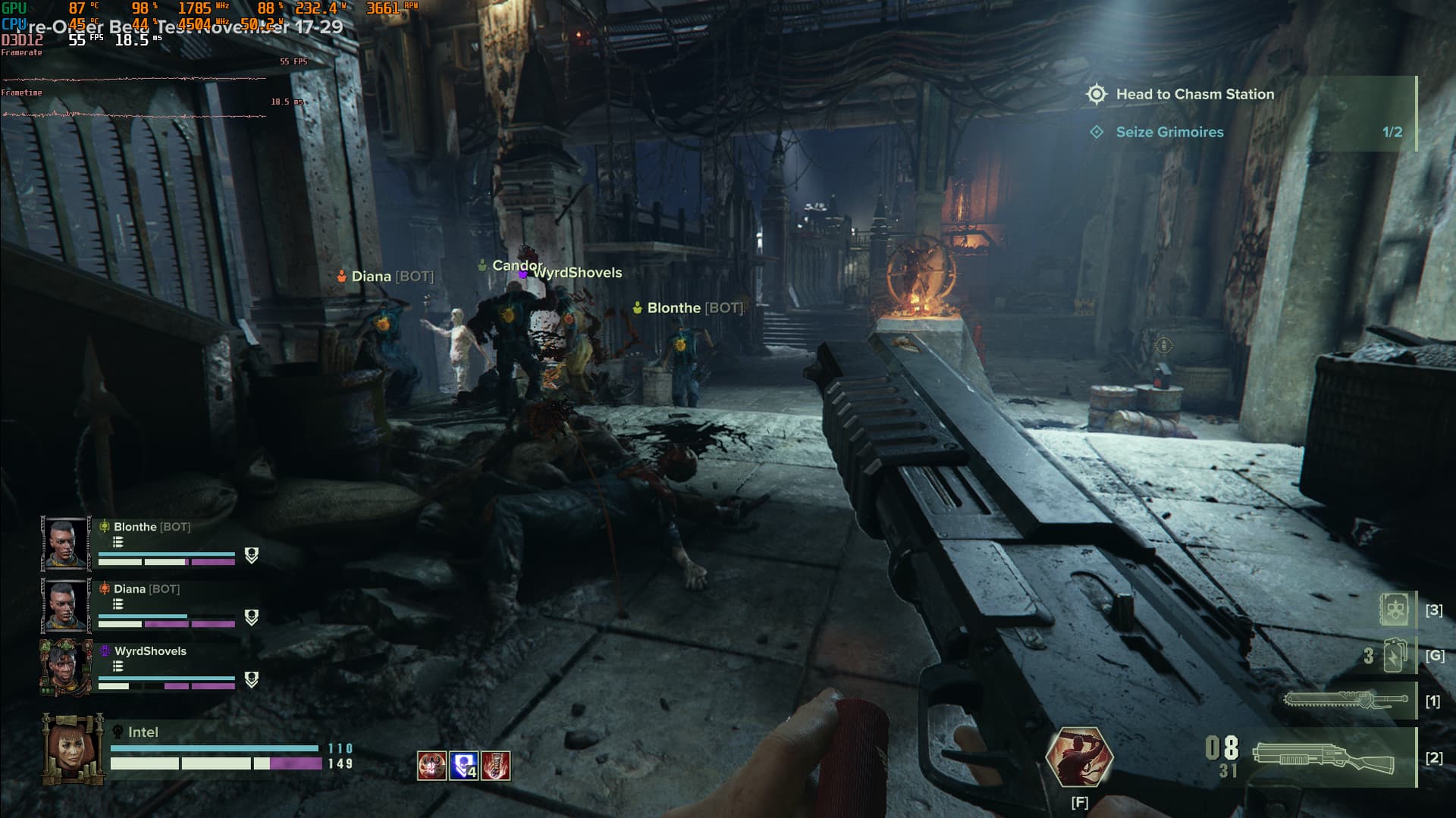This screenshot has width=1456, height=818.
Task: Activate the red combat ability hexagon icon
Action: click(1078, 757)
